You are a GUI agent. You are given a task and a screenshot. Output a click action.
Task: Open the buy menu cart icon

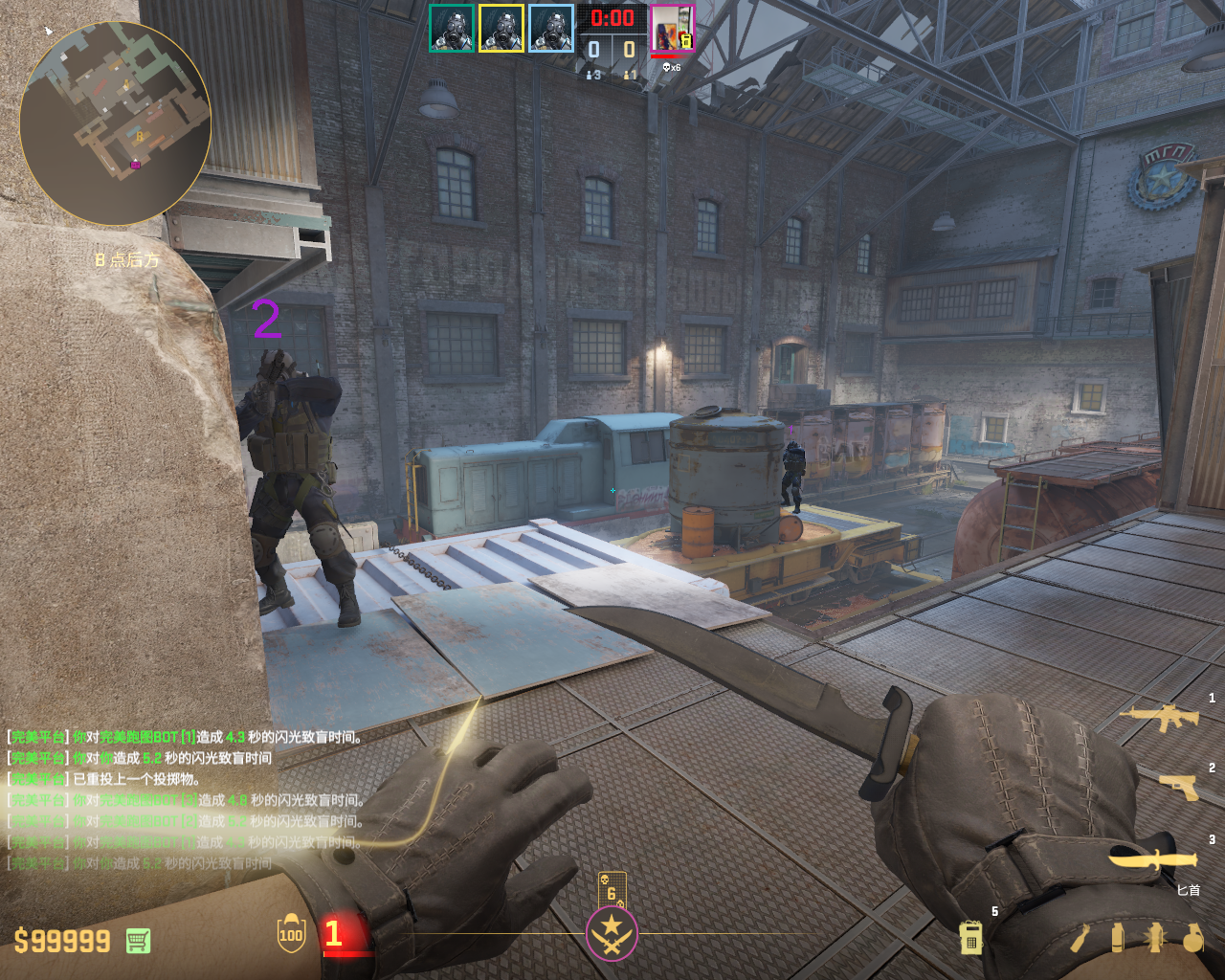(138, 941)
